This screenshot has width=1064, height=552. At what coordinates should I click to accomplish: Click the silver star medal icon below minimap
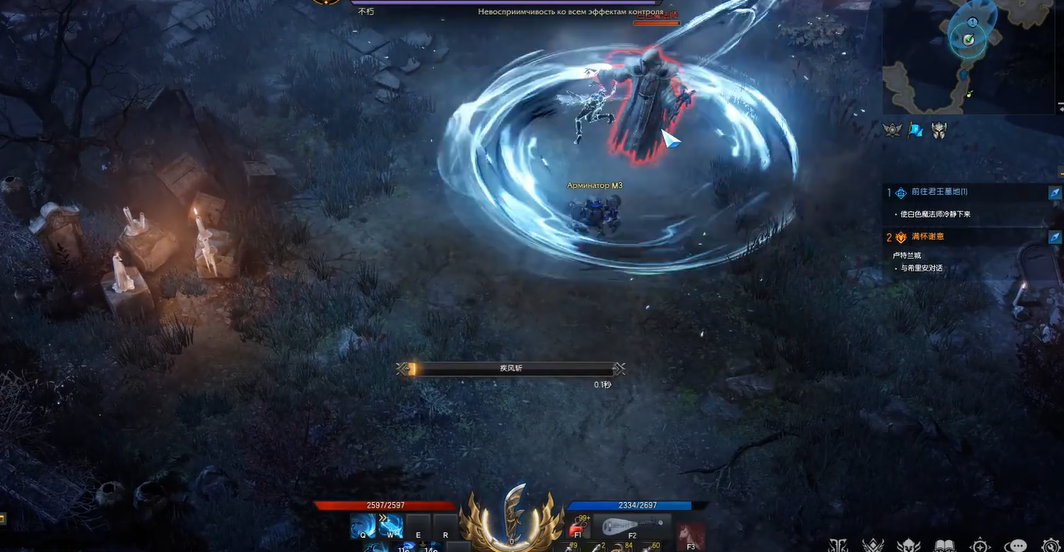click(890, 130)
